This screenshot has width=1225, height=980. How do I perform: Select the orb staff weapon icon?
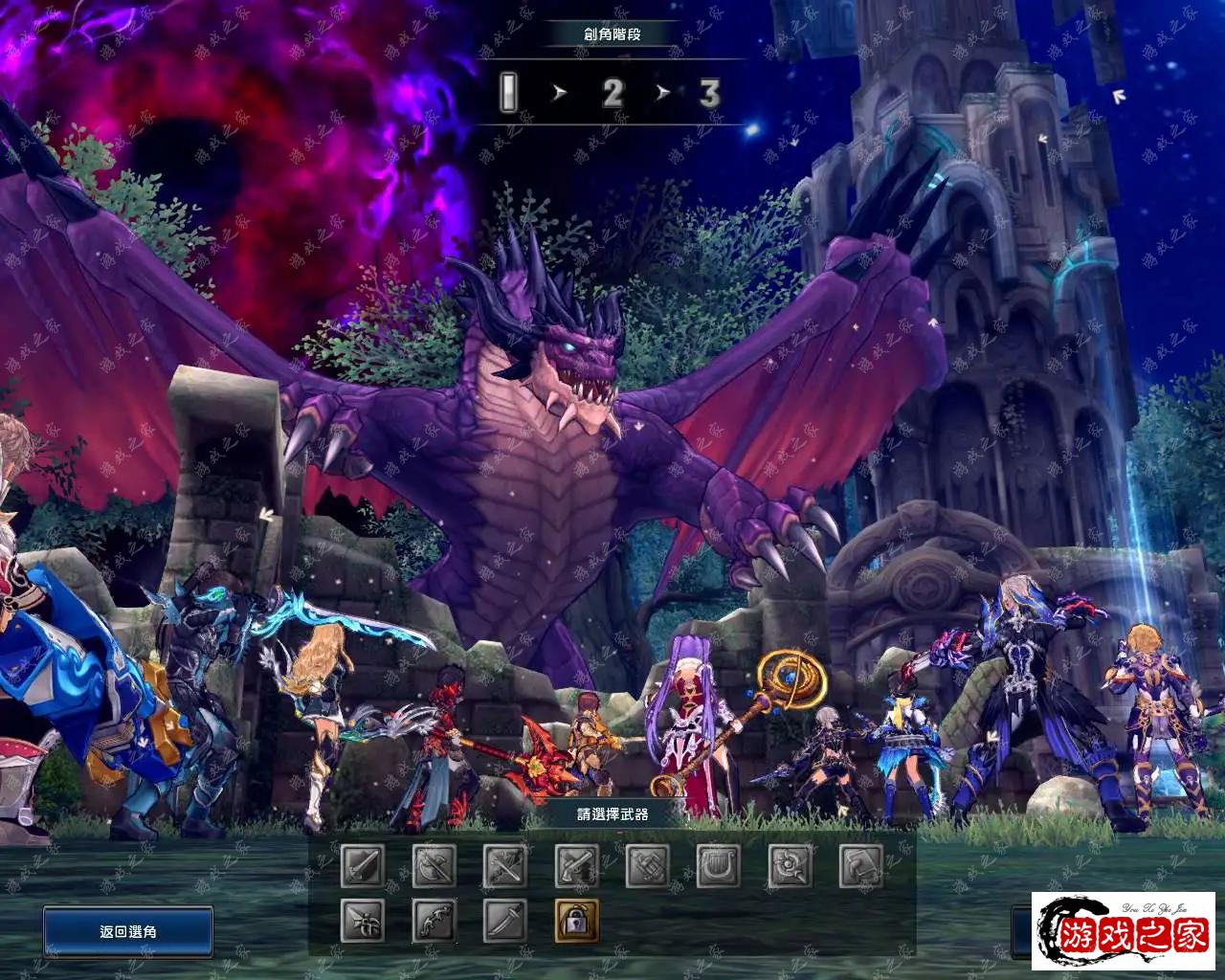click(790, 867)
